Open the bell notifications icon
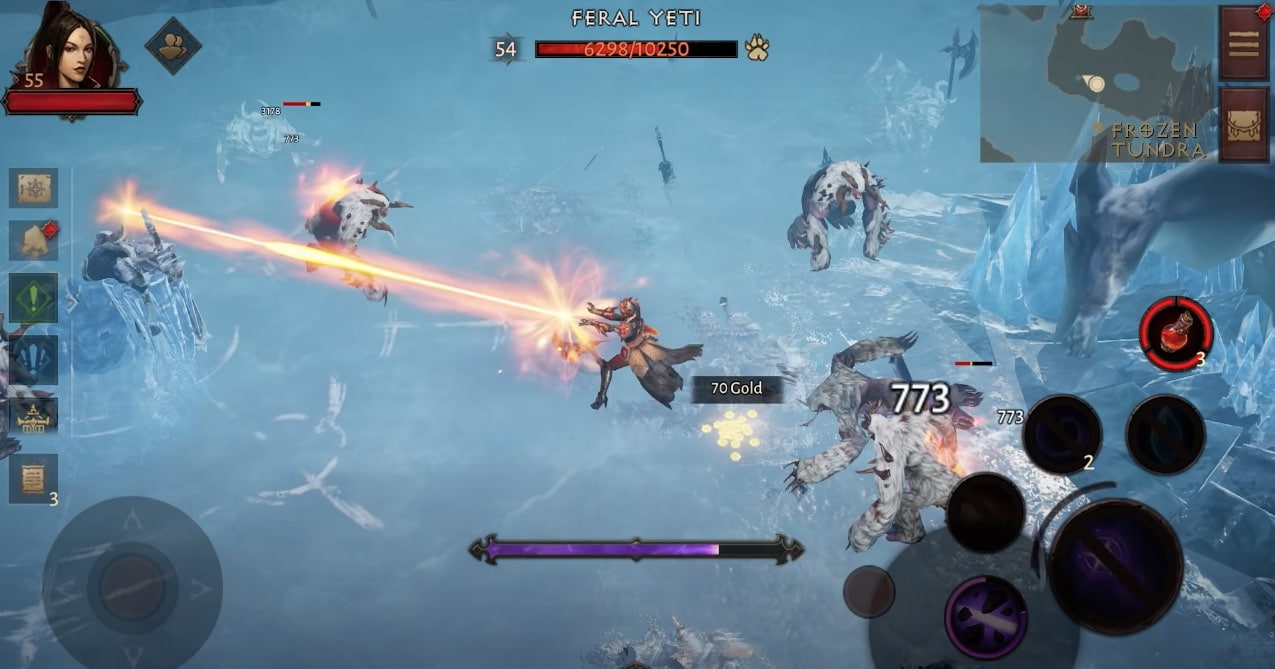This screenshot has width=1275, height=669. pyautogui.click(x=33, y=241)
